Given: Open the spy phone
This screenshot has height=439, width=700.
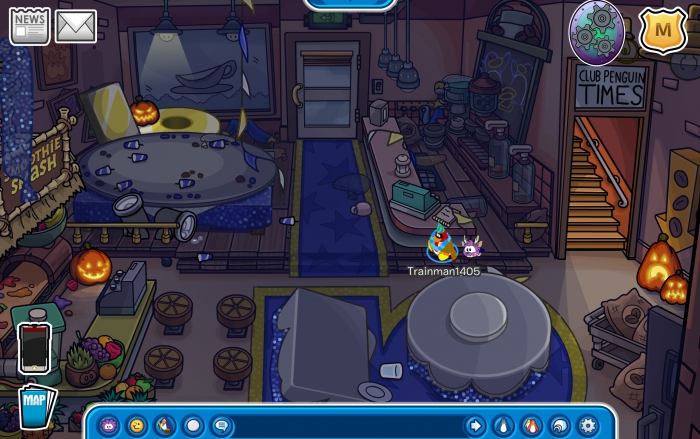Looking at the screenshot, I should tap(34, 348).
